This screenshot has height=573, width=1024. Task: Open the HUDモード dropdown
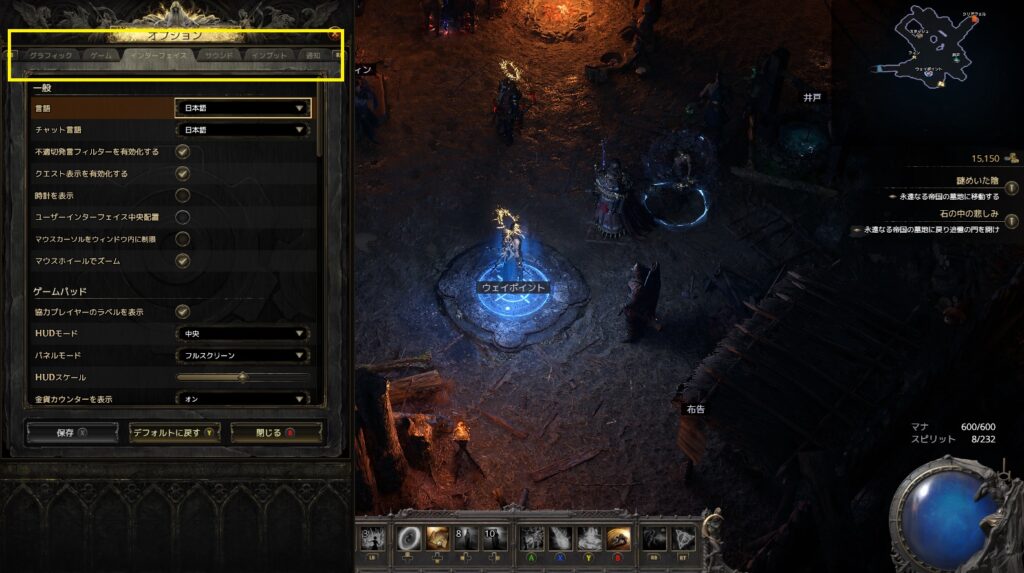tap(243, 333)
